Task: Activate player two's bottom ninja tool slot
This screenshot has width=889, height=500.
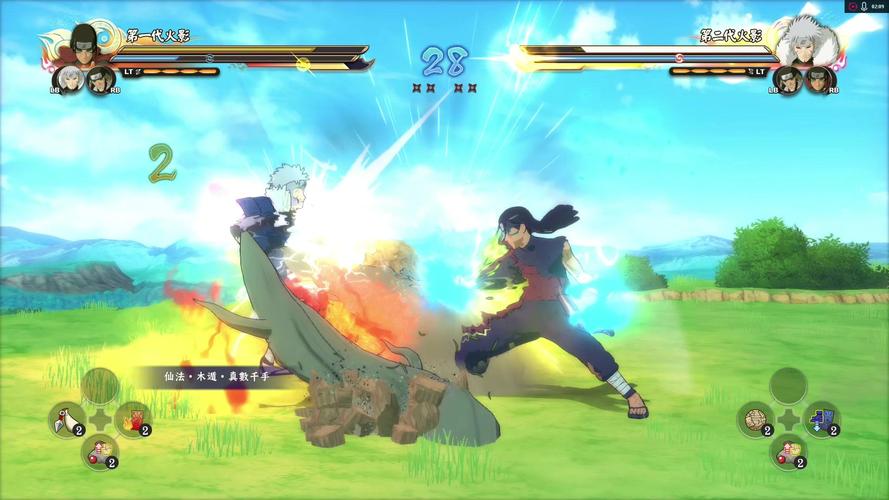Action: [x=788, y=449]
